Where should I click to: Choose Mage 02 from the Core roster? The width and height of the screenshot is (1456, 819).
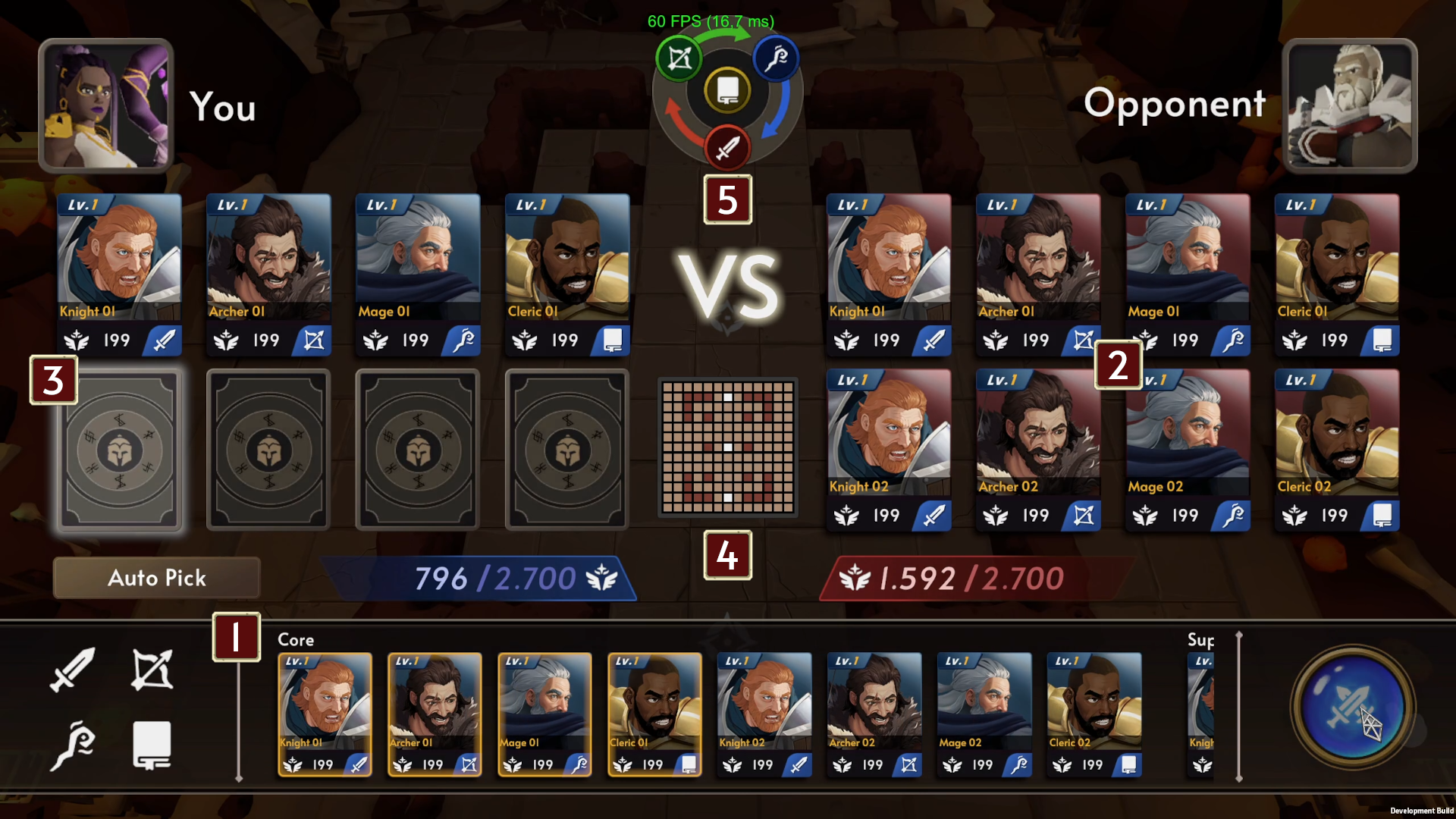coord(984,714)
